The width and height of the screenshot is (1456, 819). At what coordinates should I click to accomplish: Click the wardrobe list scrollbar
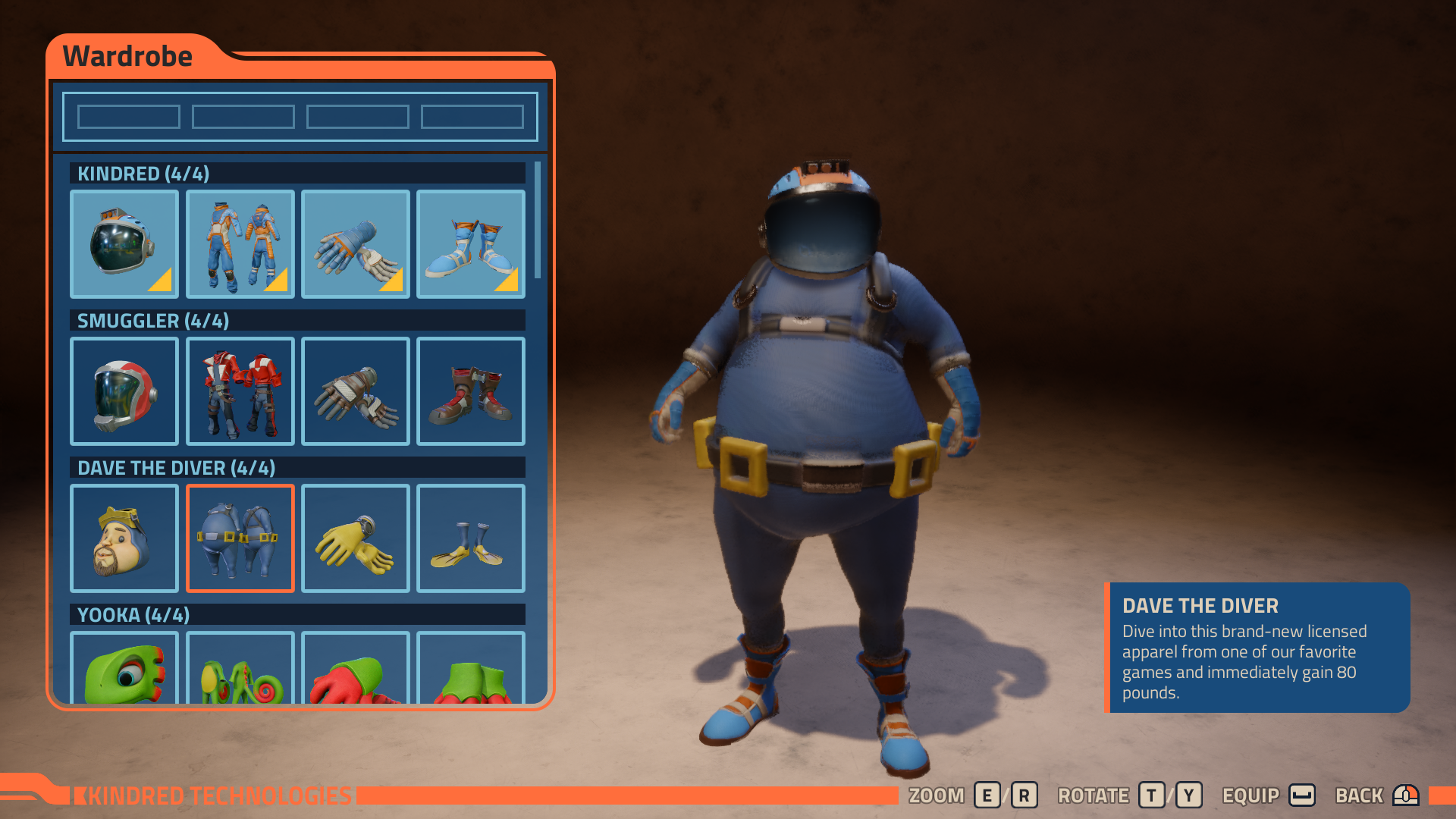click(x=538, y=220)
